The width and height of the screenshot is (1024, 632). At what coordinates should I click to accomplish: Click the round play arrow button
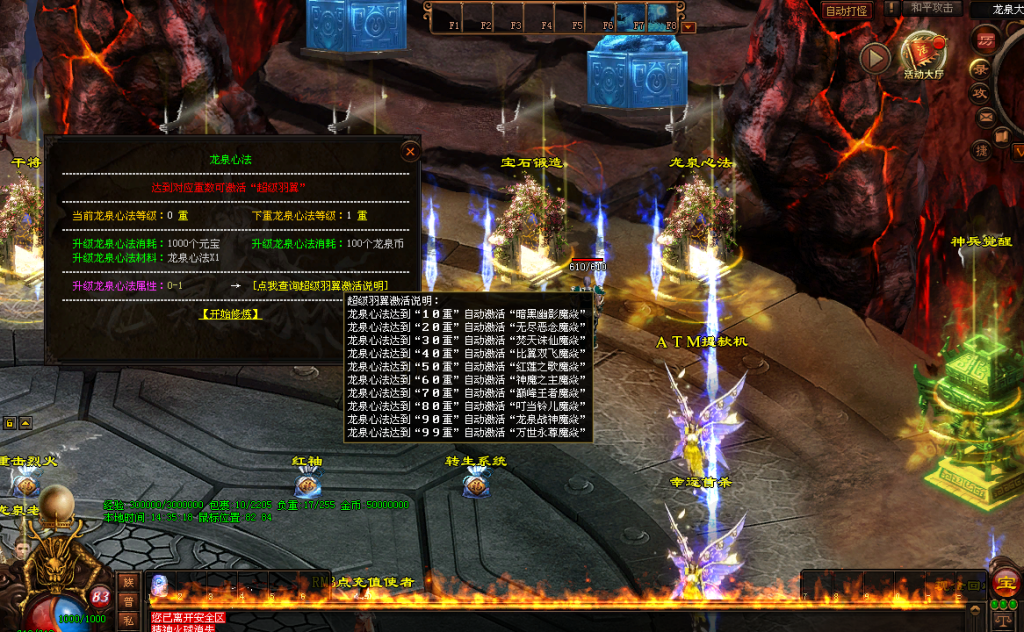tap(874, 58)
